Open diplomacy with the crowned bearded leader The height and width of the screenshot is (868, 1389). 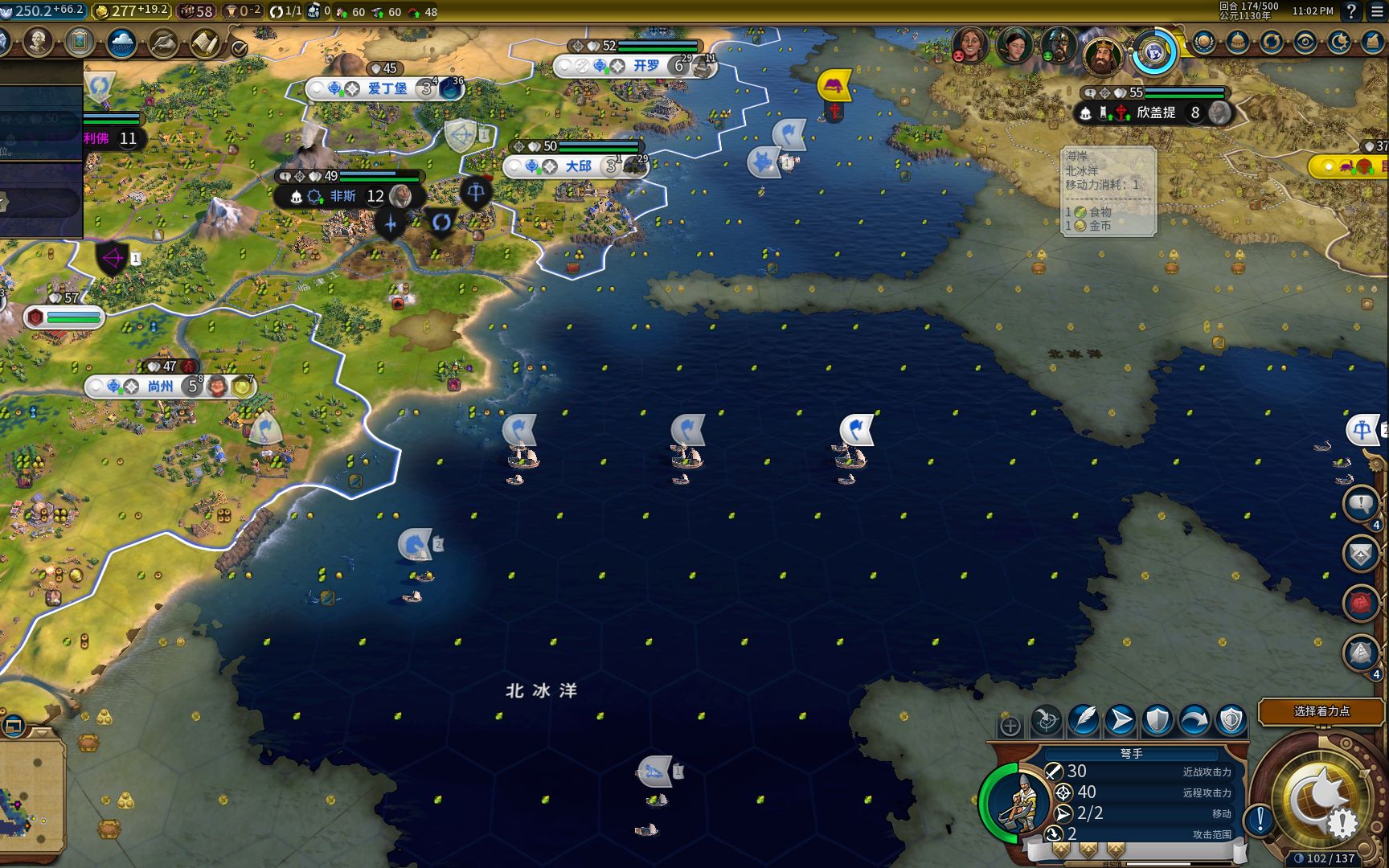click(x=1101, y=54)
